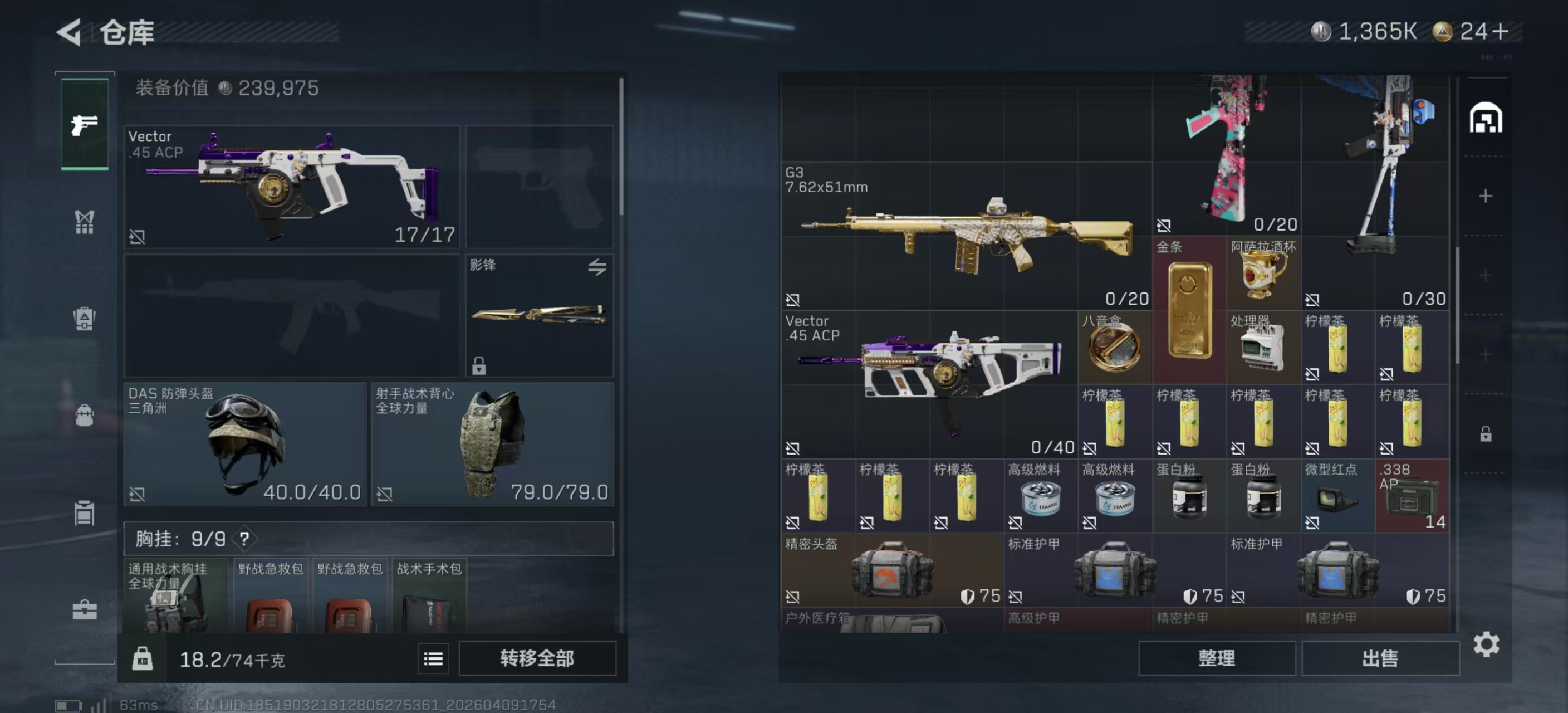Open the chest rig help question mark
Screen dimensions: 1568x713
tap(244, 539)
